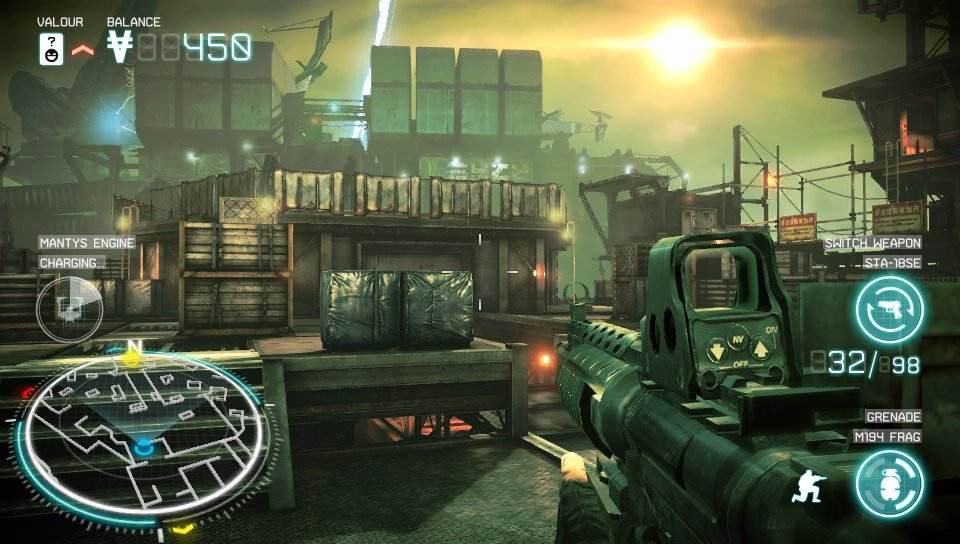Viewport: 960px width, 544px height.
Task: Toggle the crouching soldier stance icon
Action: [x=806, y=485]
